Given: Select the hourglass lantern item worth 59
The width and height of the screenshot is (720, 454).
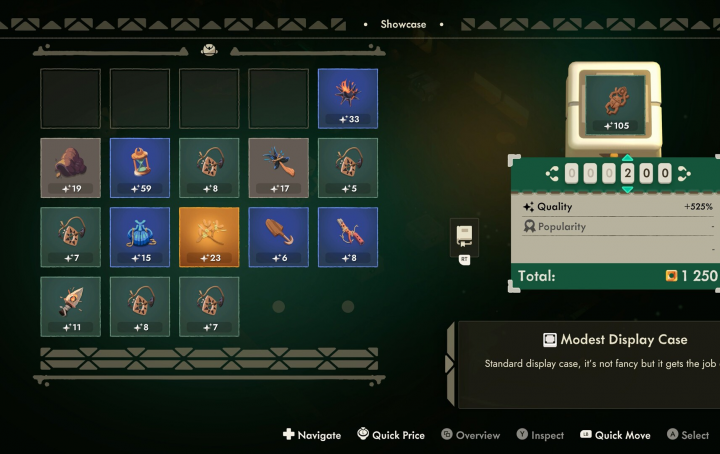Looking at the screenshot, I should (139, 166).
